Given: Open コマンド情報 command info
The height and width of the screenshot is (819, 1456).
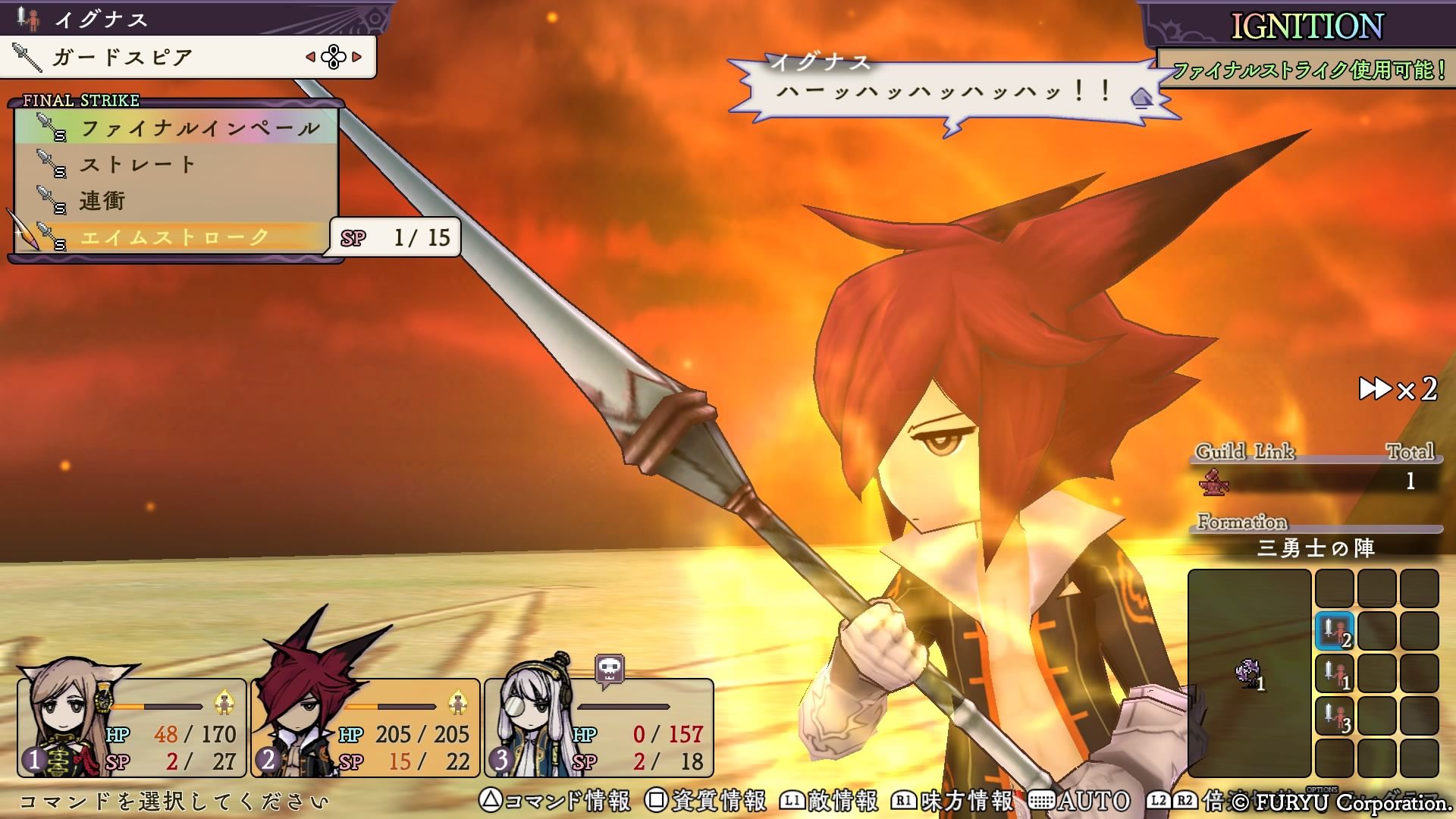Looking at the screenshot, I should [555, 801].
